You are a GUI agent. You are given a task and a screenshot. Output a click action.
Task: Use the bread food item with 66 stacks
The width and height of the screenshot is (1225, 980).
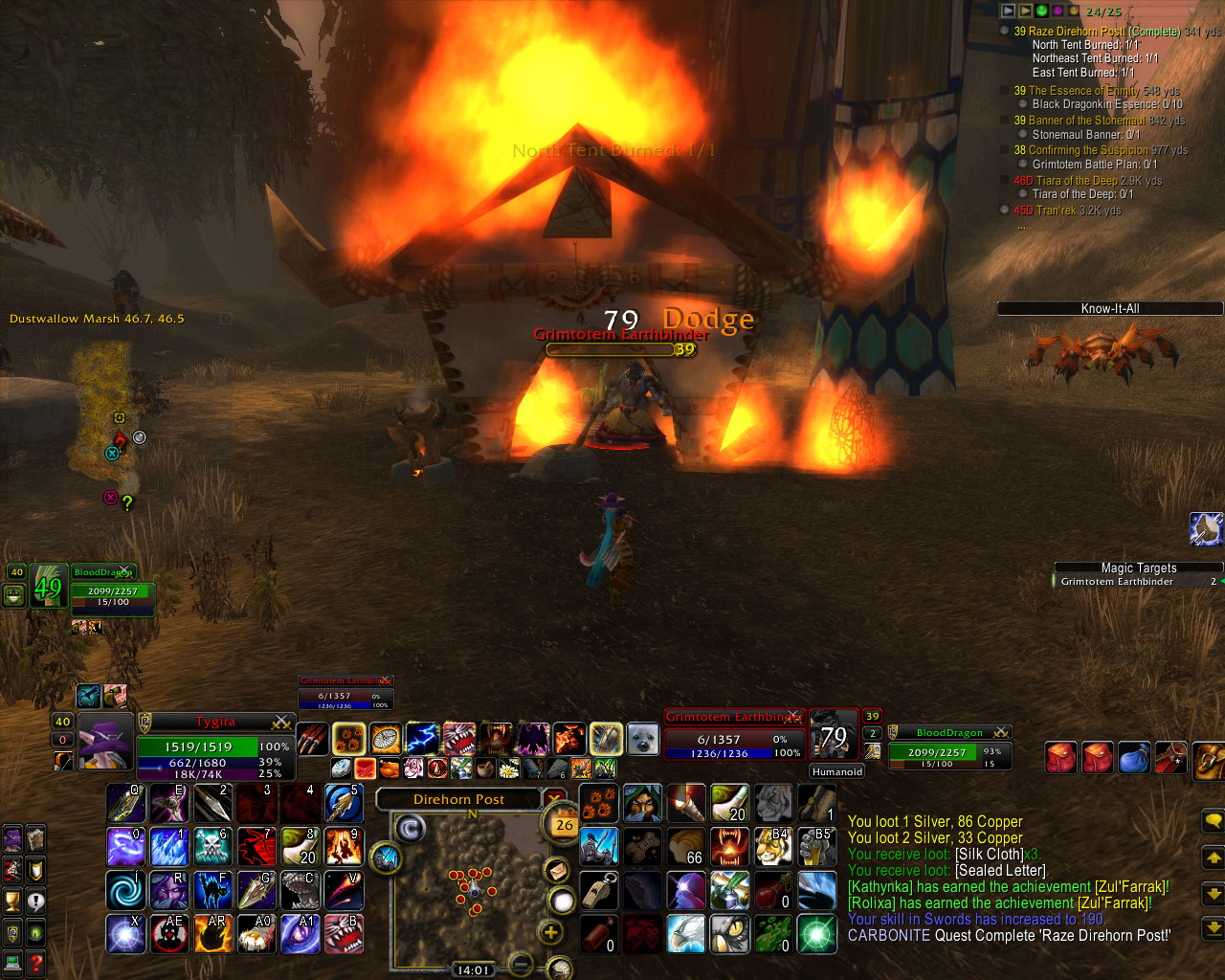click(686, 847)
